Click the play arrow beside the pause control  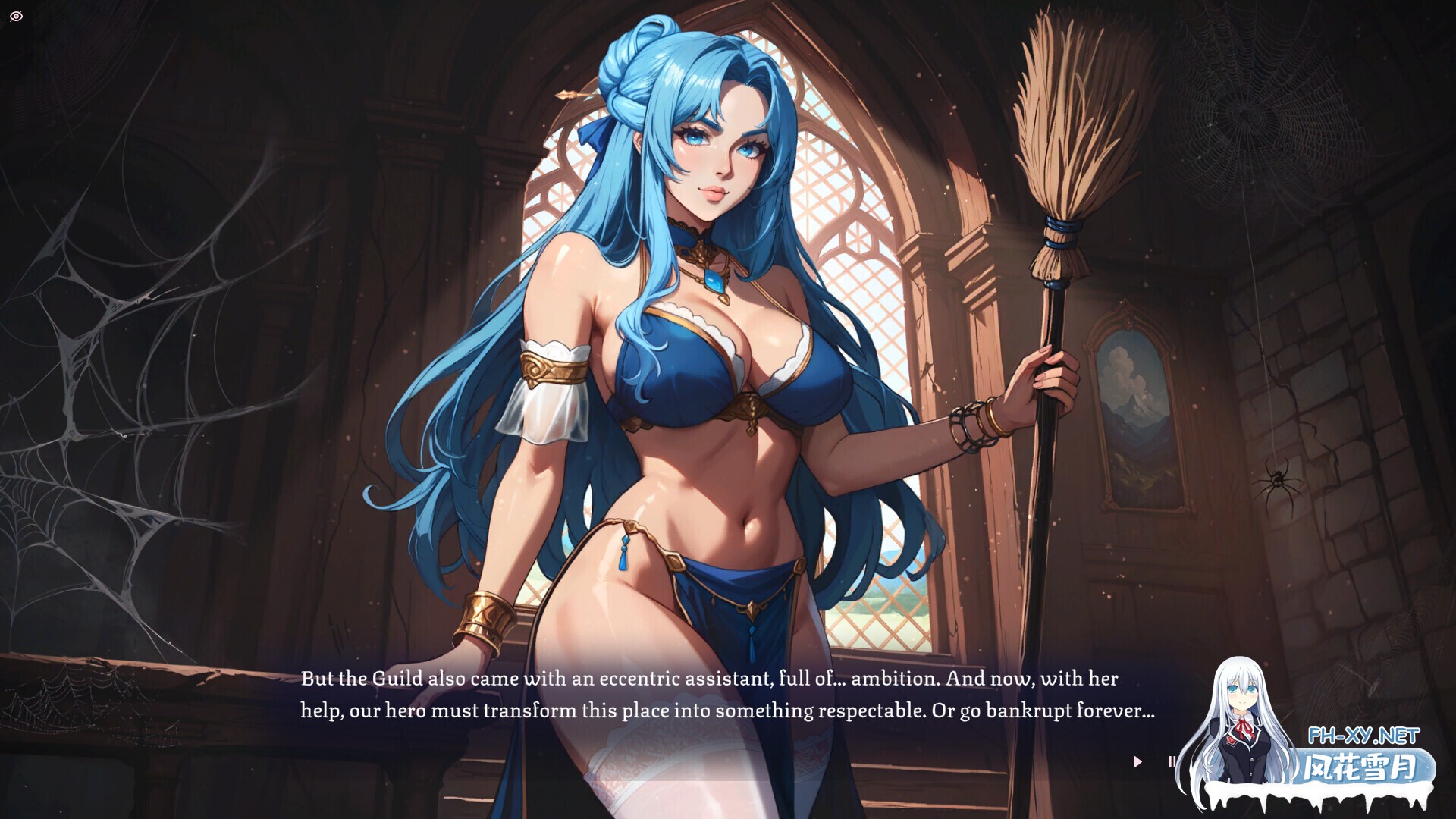[x=1137, y=761]
